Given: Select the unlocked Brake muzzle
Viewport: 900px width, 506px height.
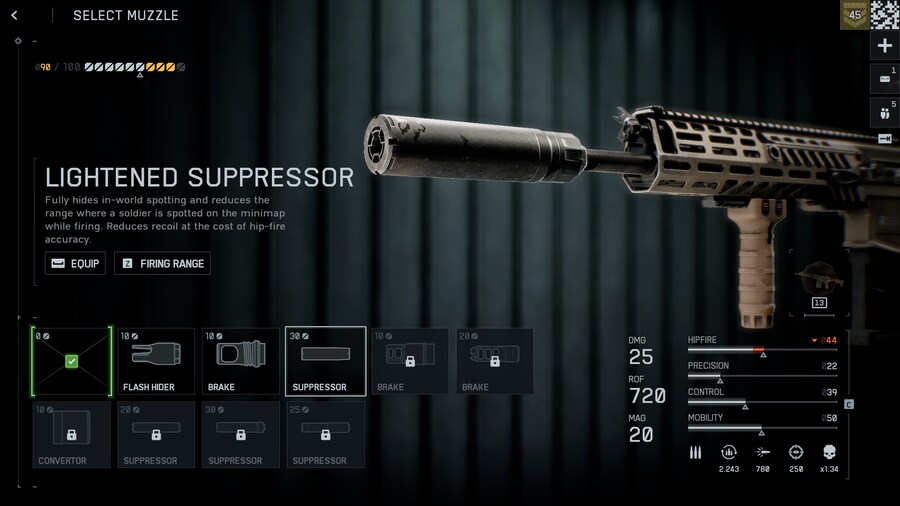Looking at the screenshot, I should (x=241, y=361).
